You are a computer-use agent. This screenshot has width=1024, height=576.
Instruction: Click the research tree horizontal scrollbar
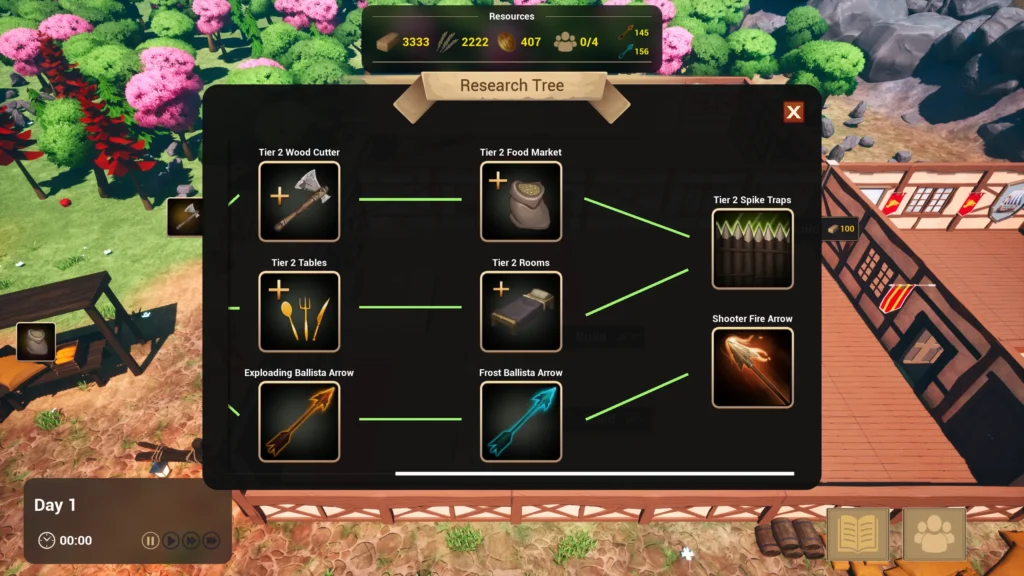coord(594,473)
